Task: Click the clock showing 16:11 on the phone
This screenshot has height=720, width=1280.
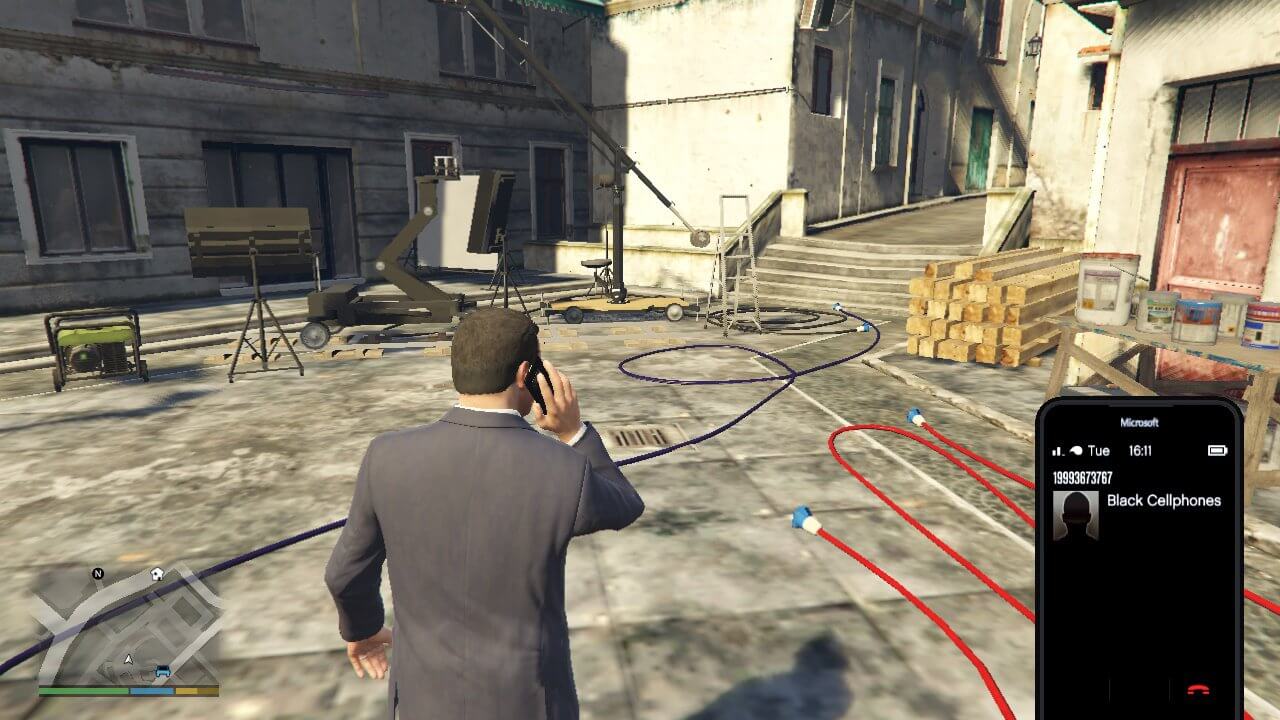Action: click(x=1142, y=451)
